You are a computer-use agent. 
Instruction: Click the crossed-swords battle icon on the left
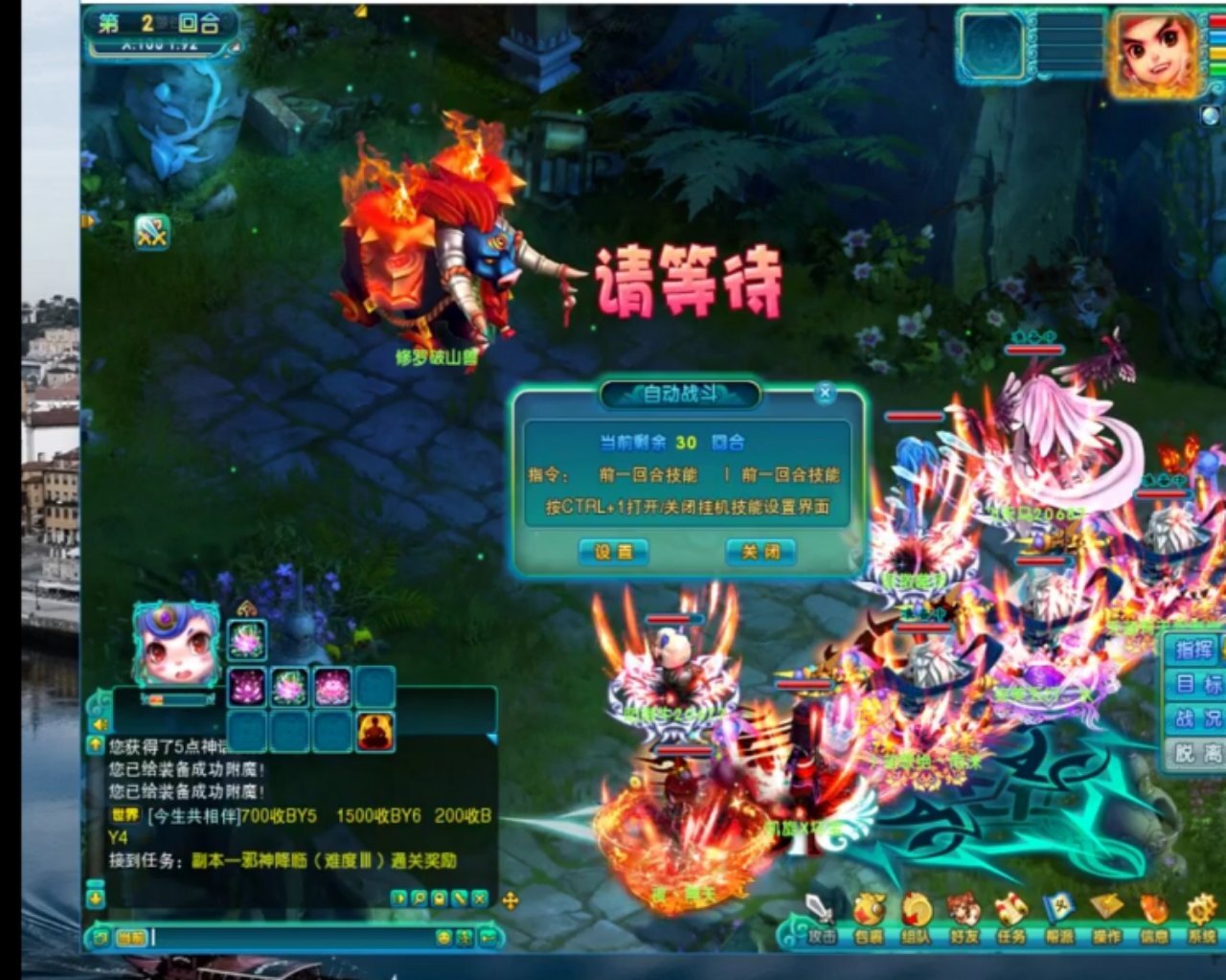pos(153,230)
